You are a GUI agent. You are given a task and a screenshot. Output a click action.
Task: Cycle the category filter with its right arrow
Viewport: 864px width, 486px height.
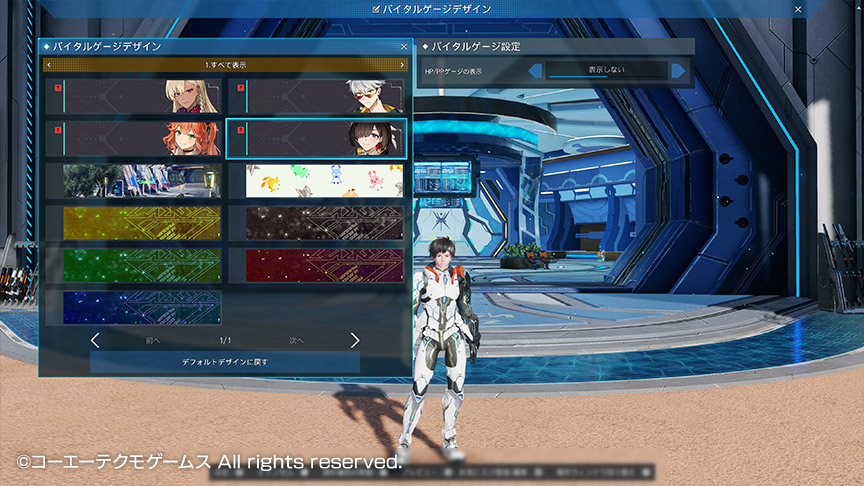(x=401, y=65)
